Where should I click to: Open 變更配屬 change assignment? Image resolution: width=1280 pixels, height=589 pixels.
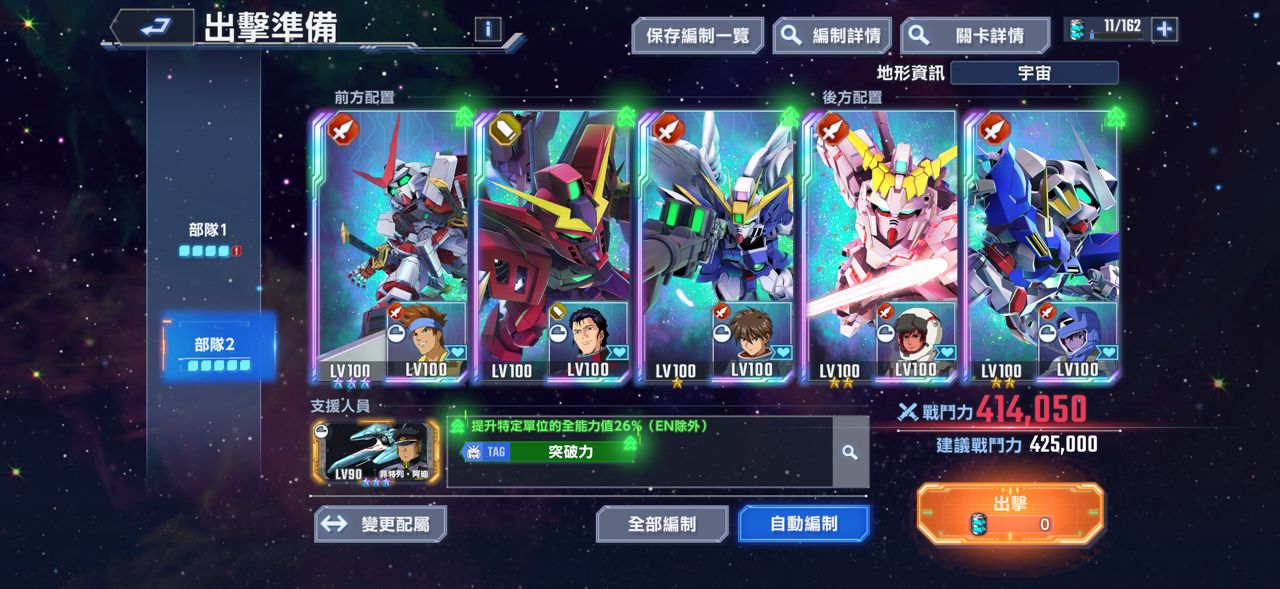380,524
